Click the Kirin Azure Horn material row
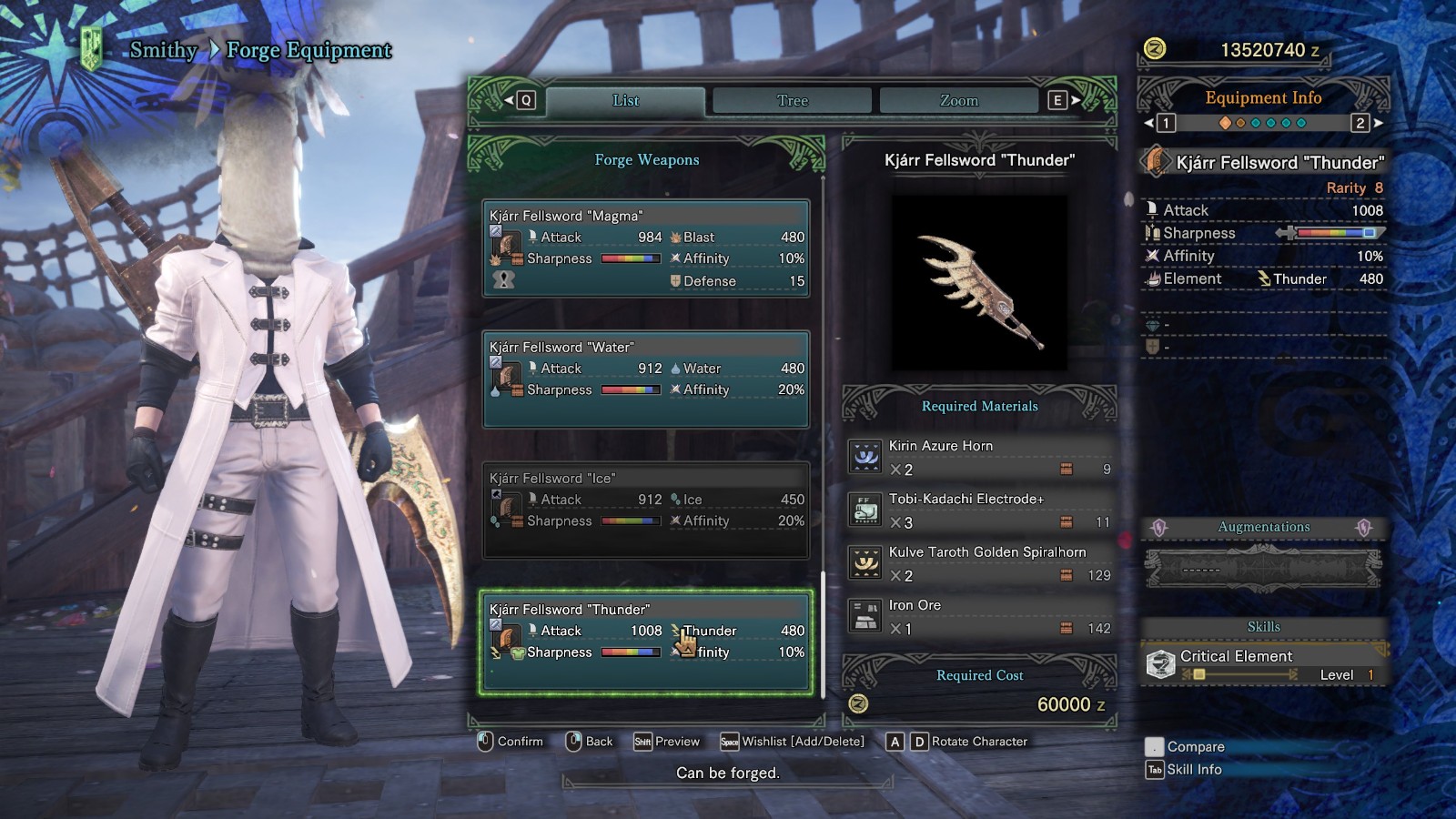Screen dimensions: 1456x819 979,457
